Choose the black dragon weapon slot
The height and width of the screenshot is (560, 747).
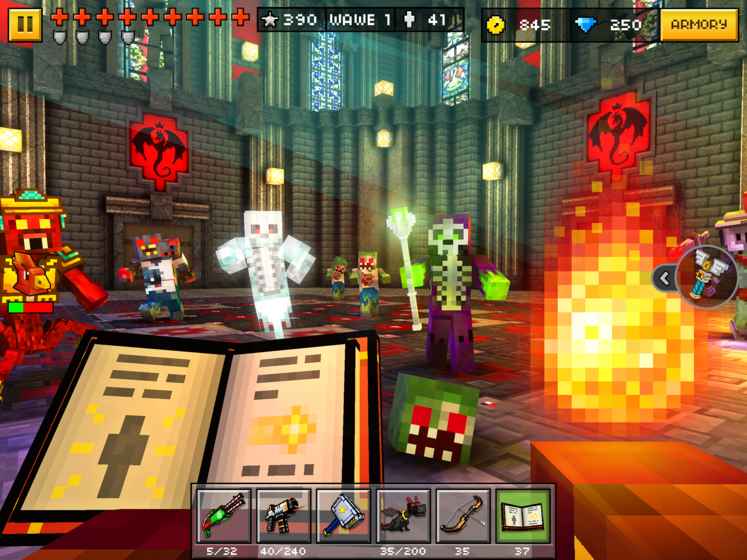tap(404, 515)
